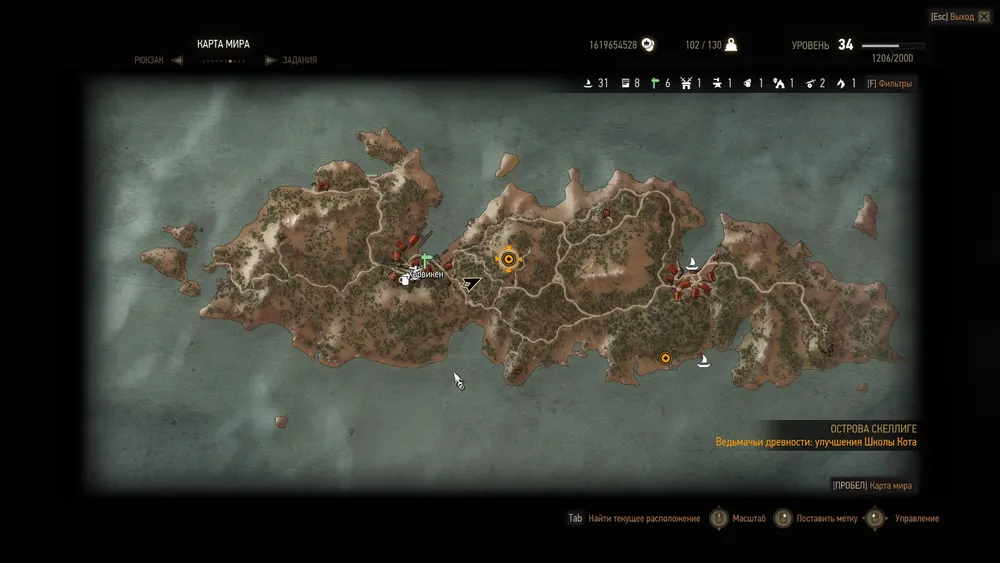
Task: Select the green signpost marker at Харвикен
Action: pos(426,259)
